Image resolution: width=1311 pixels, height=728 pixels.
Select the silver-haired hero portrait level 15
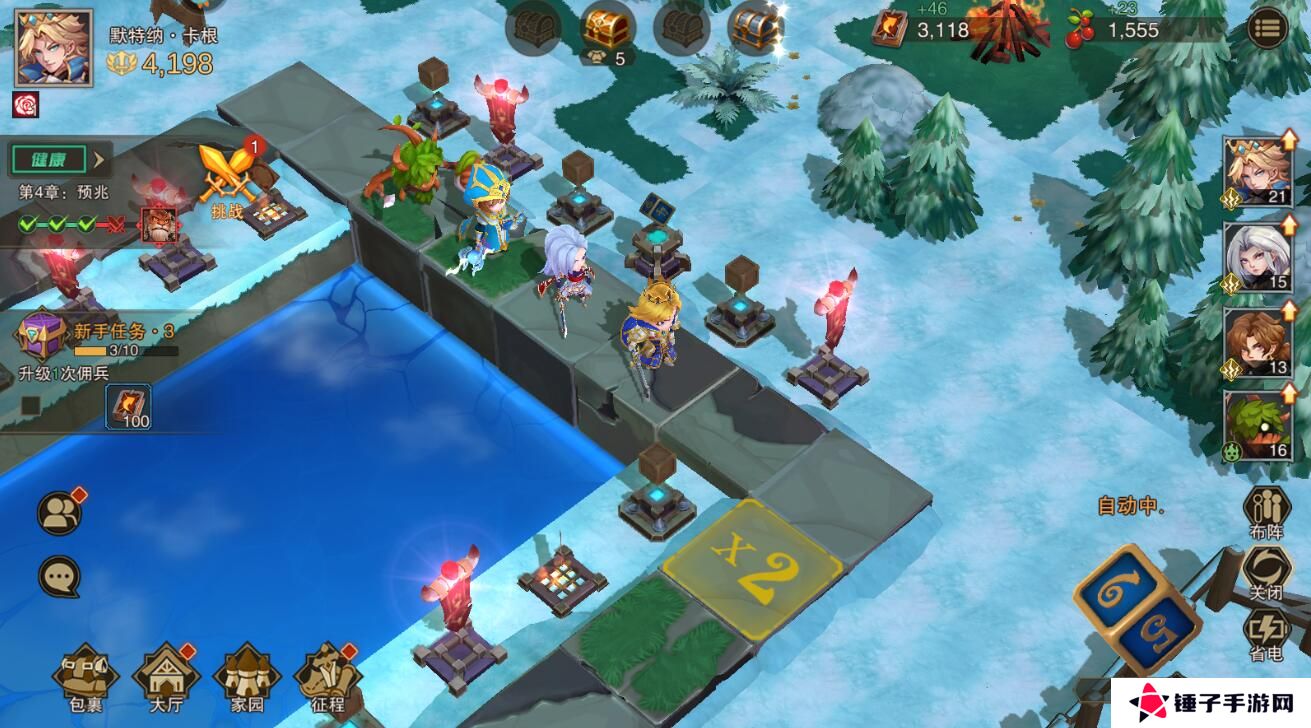tap(1260, 257)
